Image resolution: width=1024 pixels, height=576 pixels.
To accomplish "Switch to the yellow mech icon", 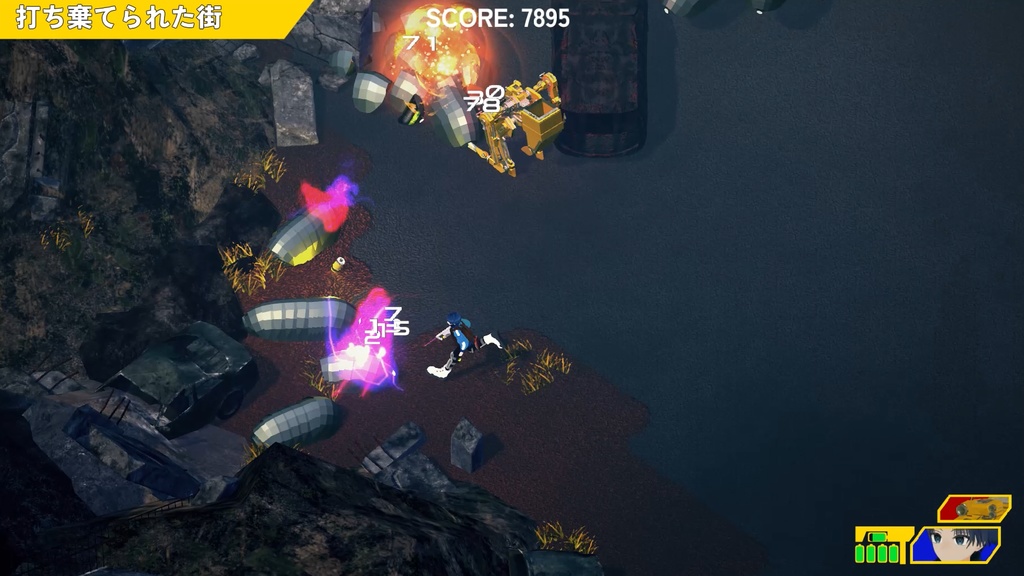I will [973, 508].
